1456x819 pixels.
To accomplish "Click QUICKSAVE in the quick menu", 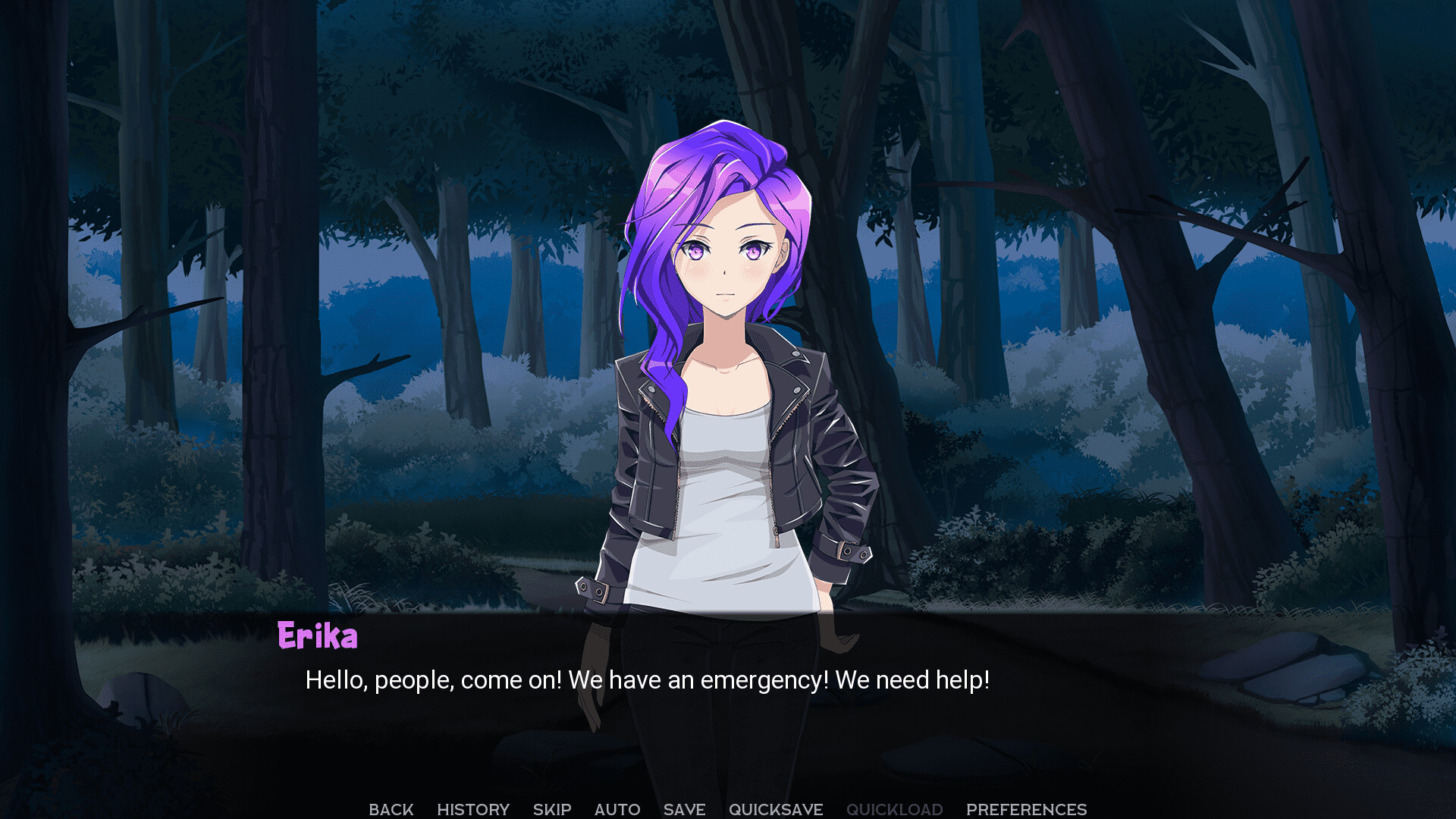I will point(776,808).
